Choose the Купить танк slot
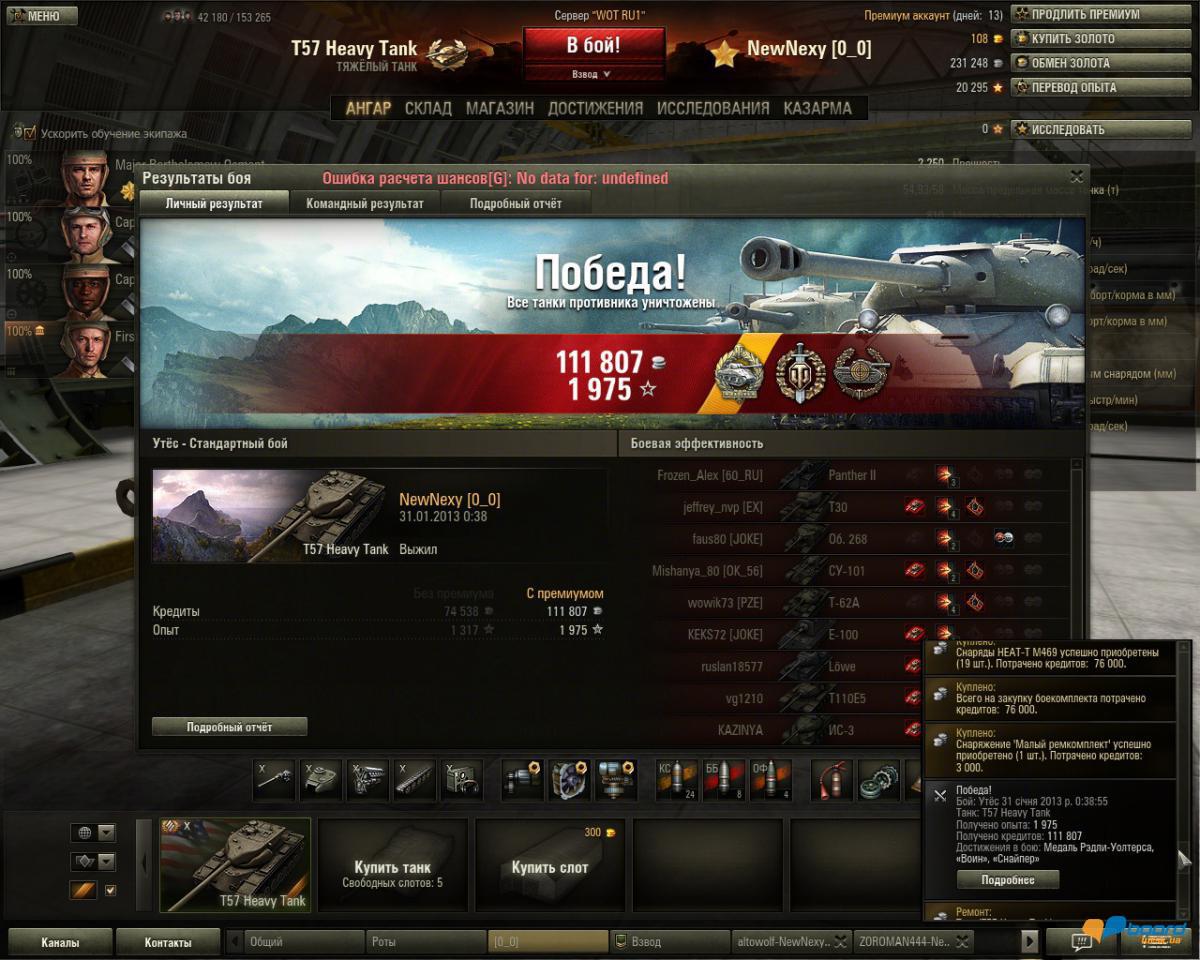Screen dimensions: 1200x960 [392, 866]
